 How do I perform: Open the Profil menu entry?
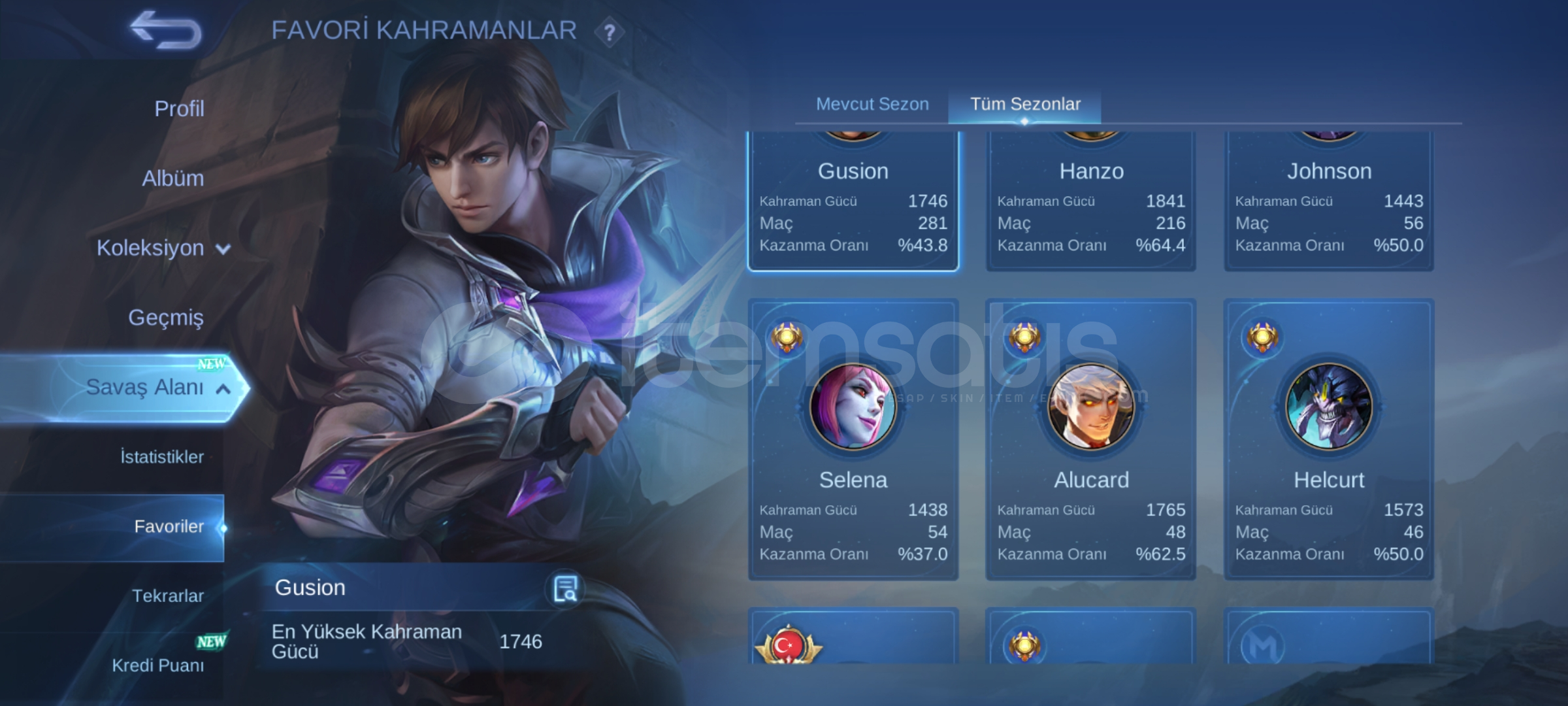tap(179, 109)
